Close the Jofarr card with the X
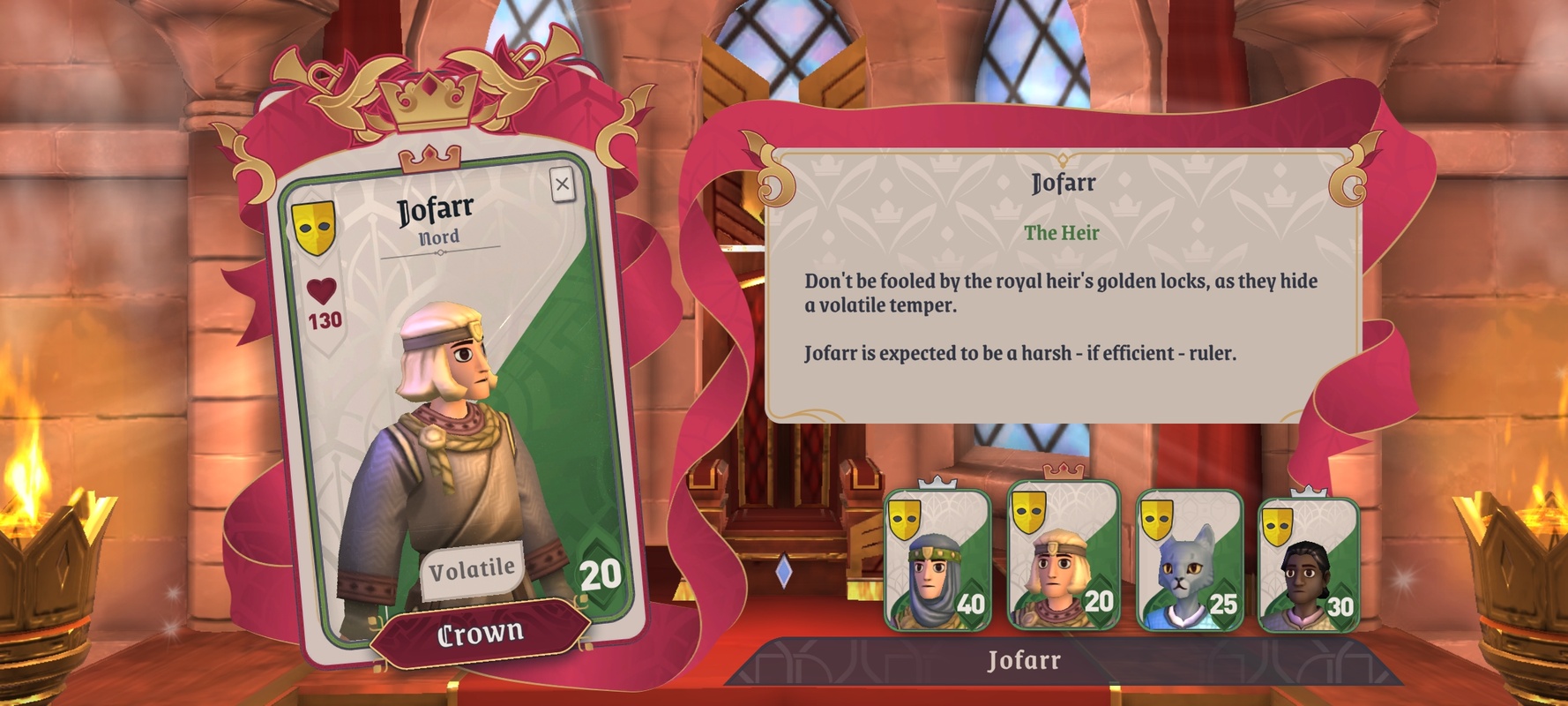The height and width of the screenshot is (706, 1568). (562, 184)
